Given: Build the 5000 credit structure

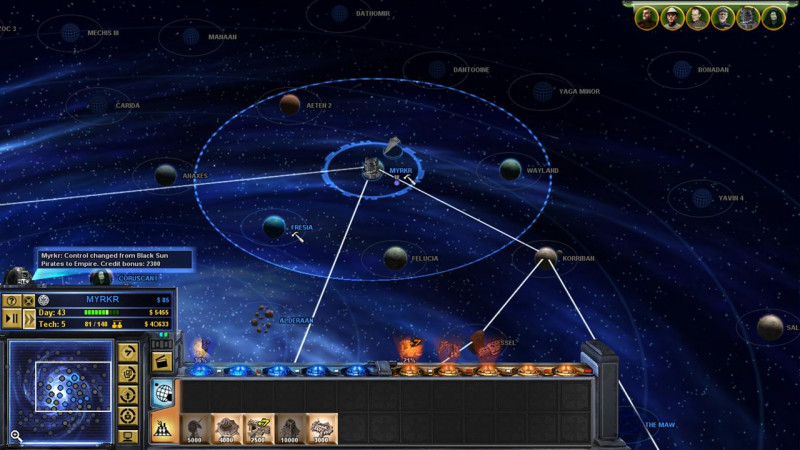Looking at the screenshot, I should [x=195, y=429].
